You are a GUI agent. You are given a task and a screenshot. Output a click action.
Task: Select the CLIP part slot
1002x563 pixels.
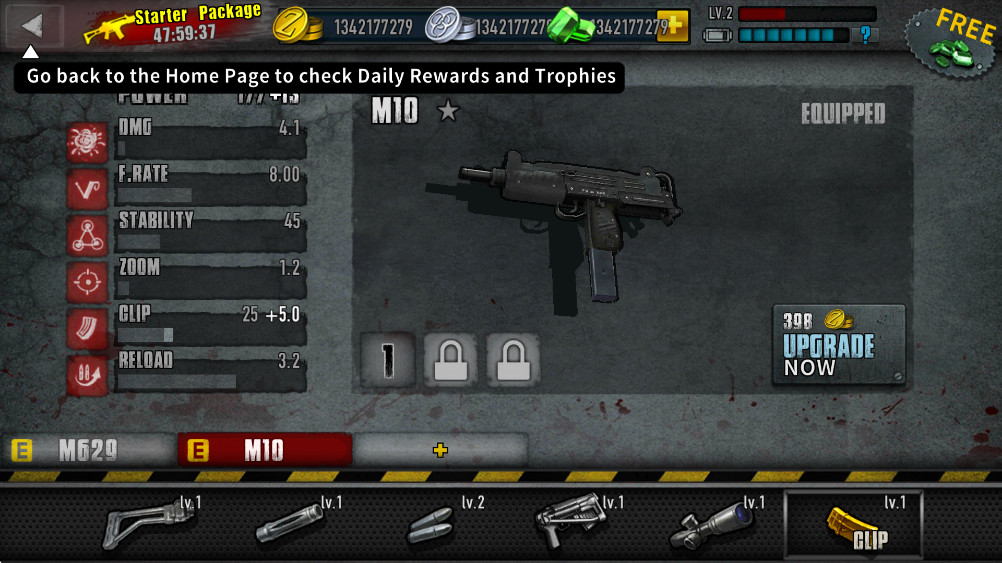pos(855,522)
